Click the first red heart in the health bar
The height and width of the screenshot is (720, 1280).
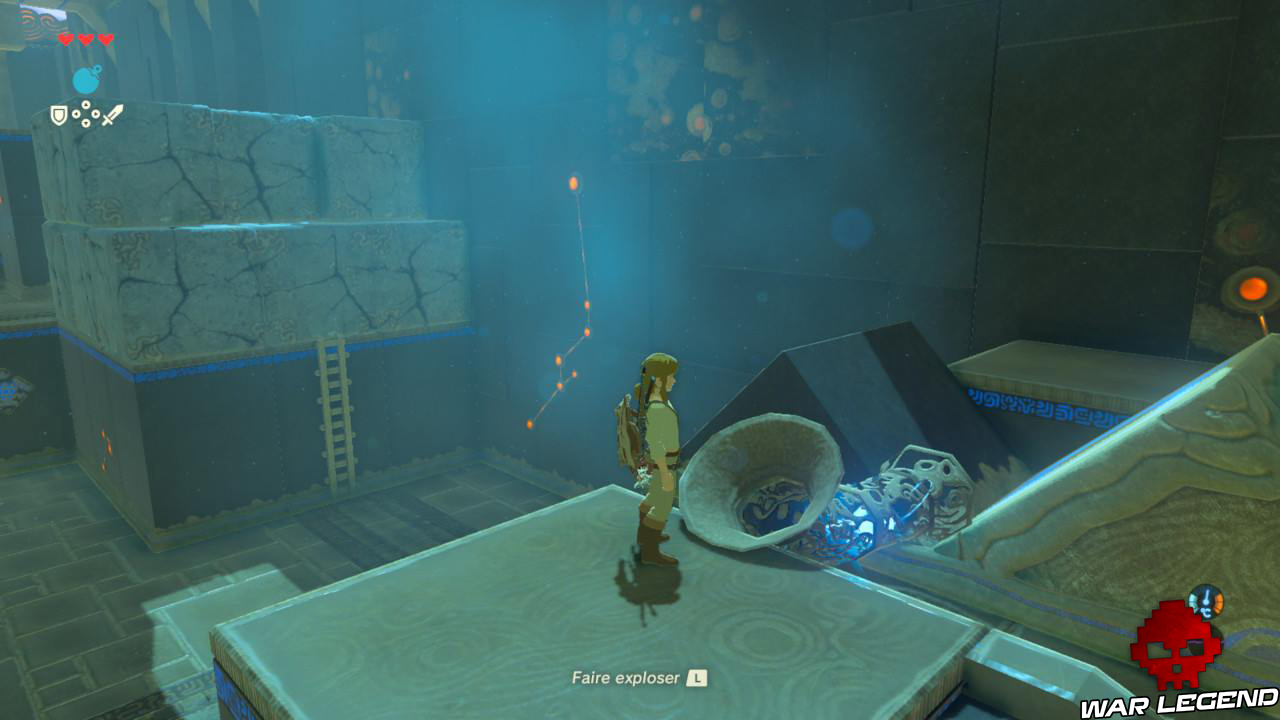tap(66, 39)
